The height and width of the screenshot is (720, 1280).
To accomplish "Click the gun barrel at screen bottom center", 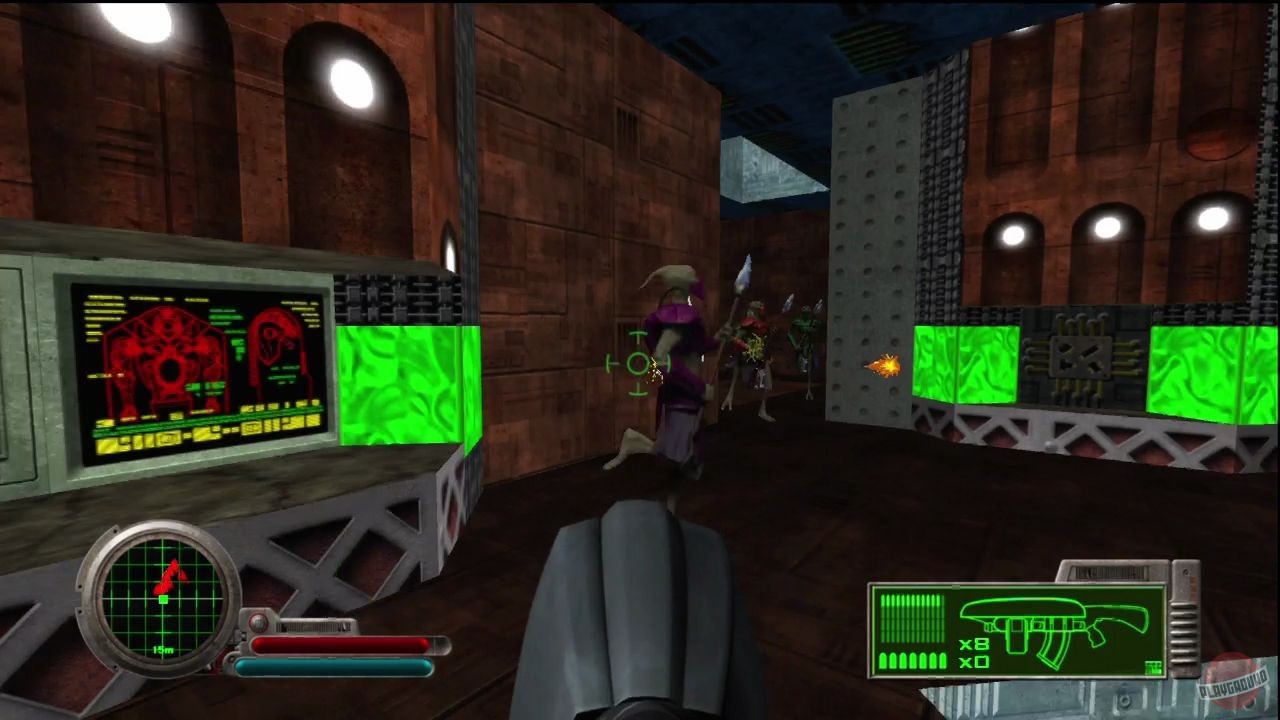I will pos(640,600).
